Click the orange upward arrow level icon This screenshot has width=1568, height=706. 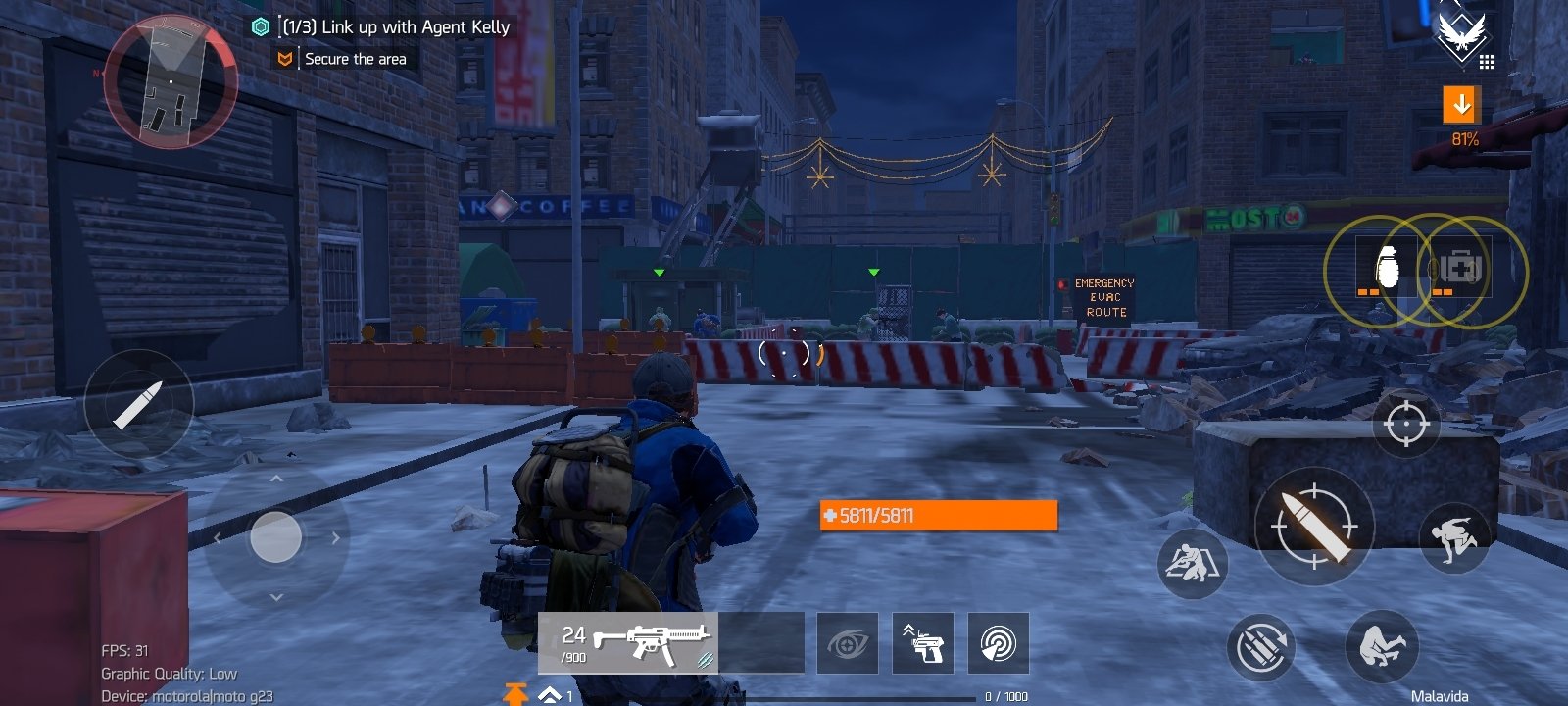(x=514, y=694)
